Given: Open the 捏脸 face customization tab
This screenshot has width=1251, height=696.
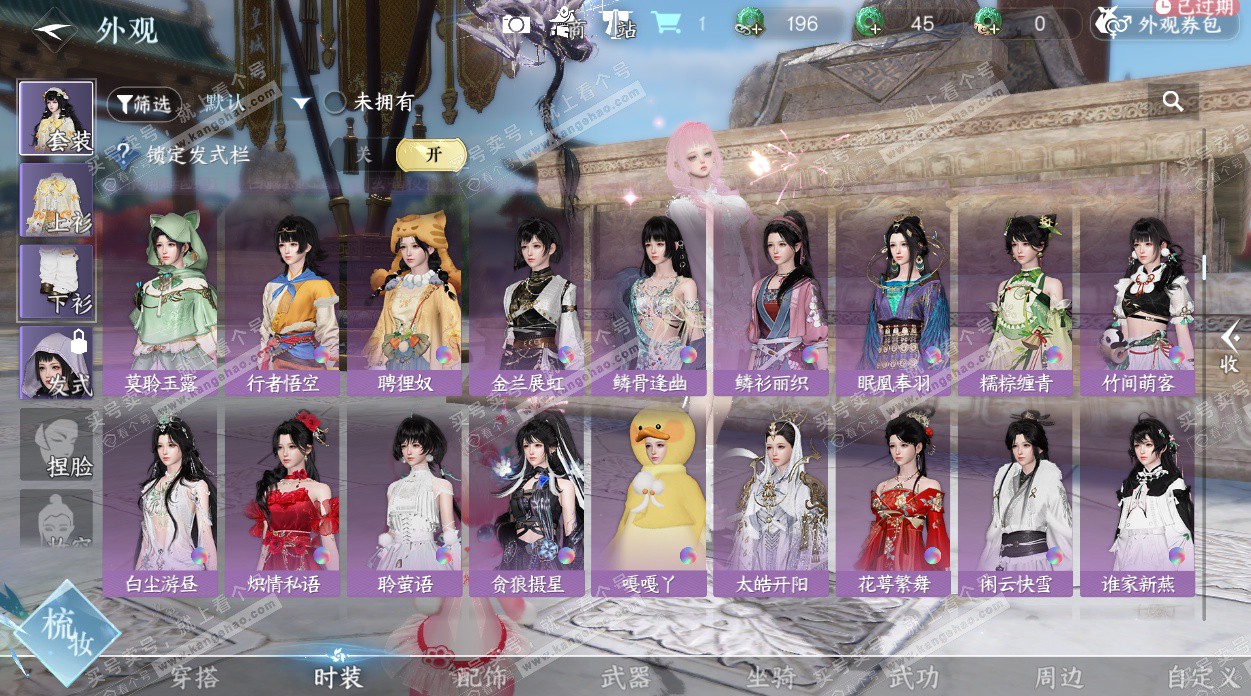Looking at the screenshot, I should tap(56, 445).
